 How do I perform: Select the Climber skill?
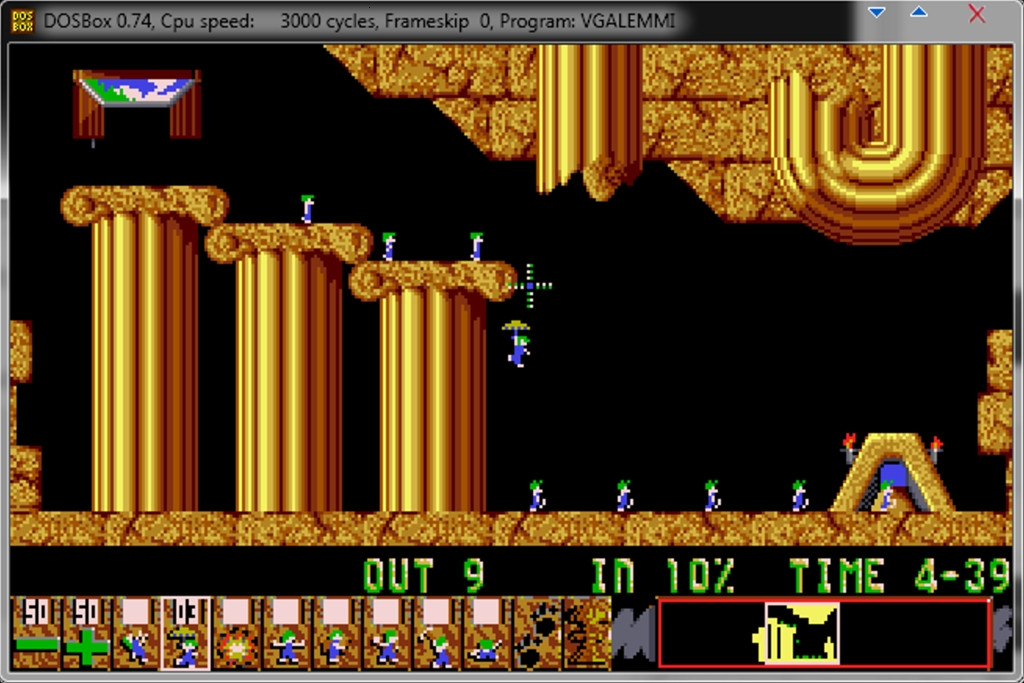click(x=137, y=633)
